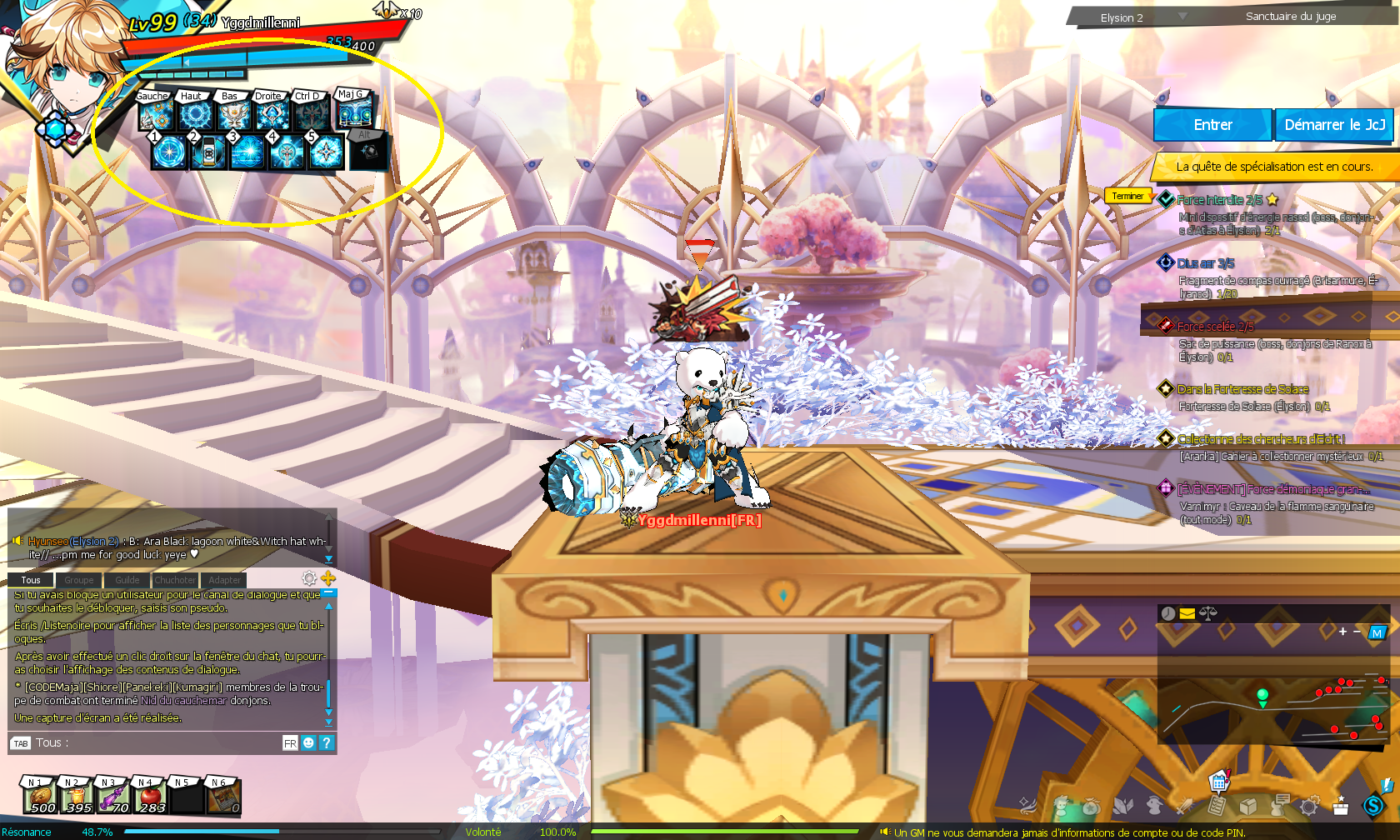The height and width of the screenshot is (840, 1400).
Task: Switch chat to the Groupe tab
Action: [79, 580]
